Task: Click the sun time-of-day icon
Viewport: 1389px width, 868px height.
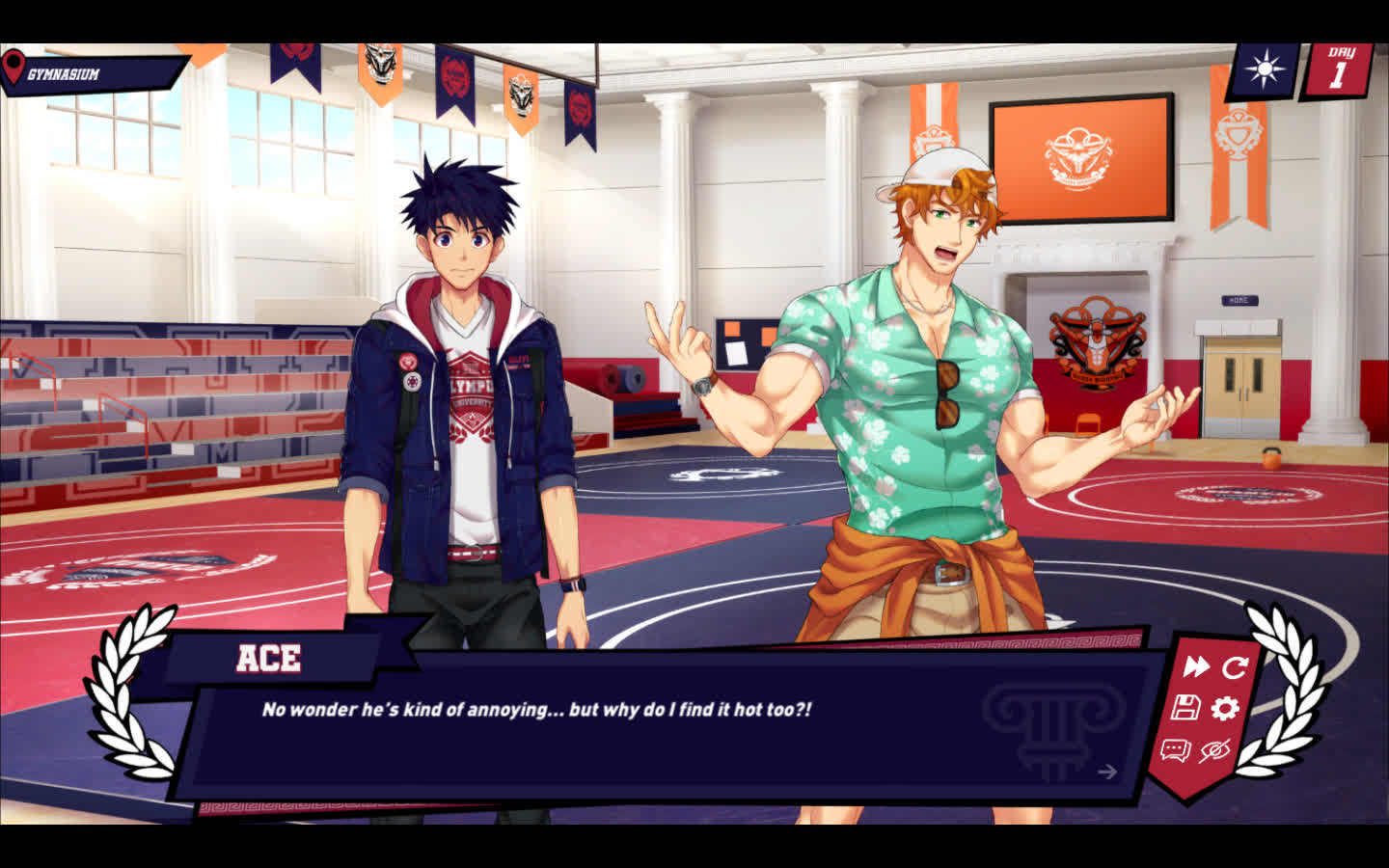Action: pyautogui.click(x=1263, y=70)
